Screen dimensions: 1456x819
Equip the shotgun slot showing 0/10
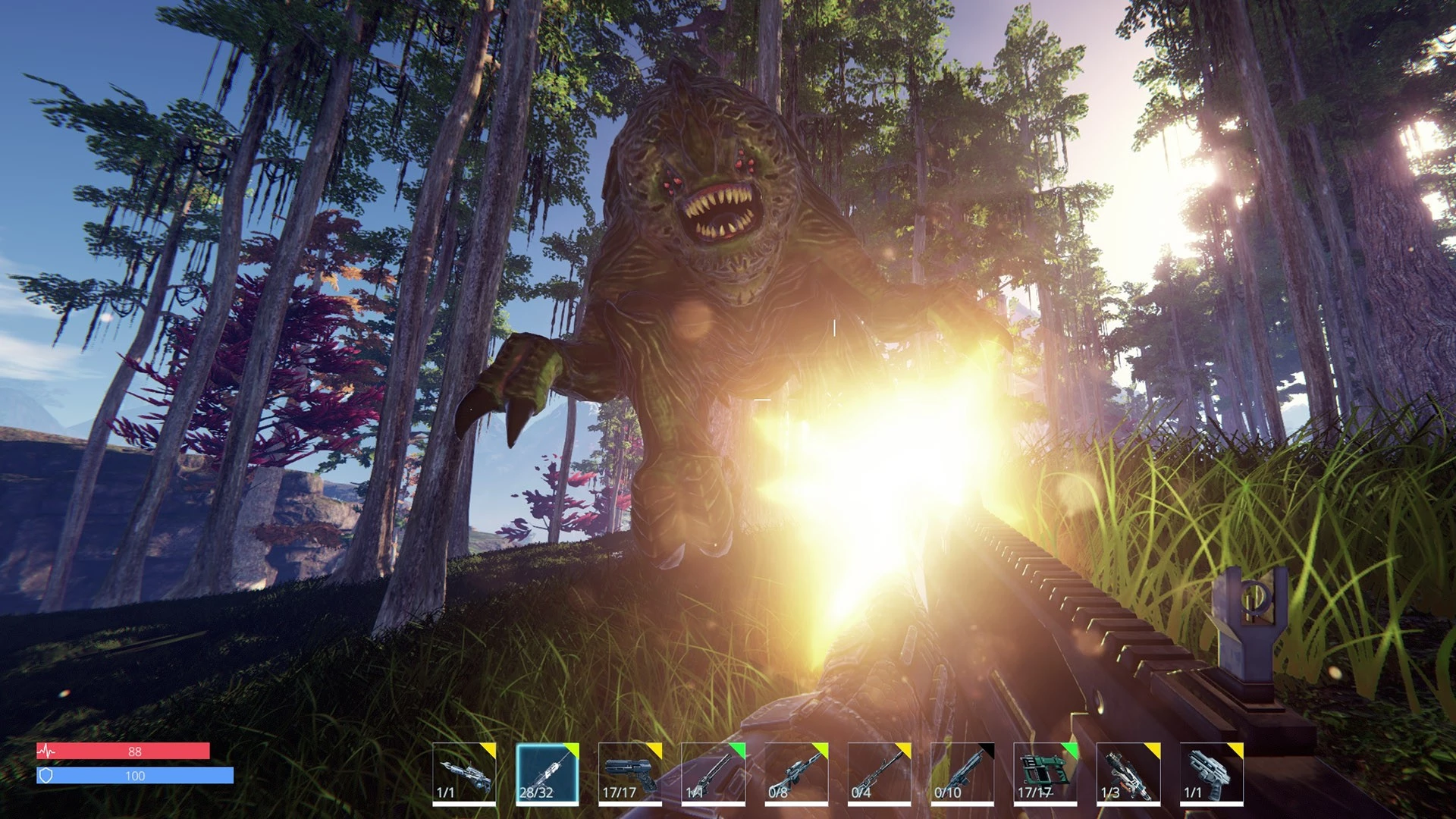962,773
